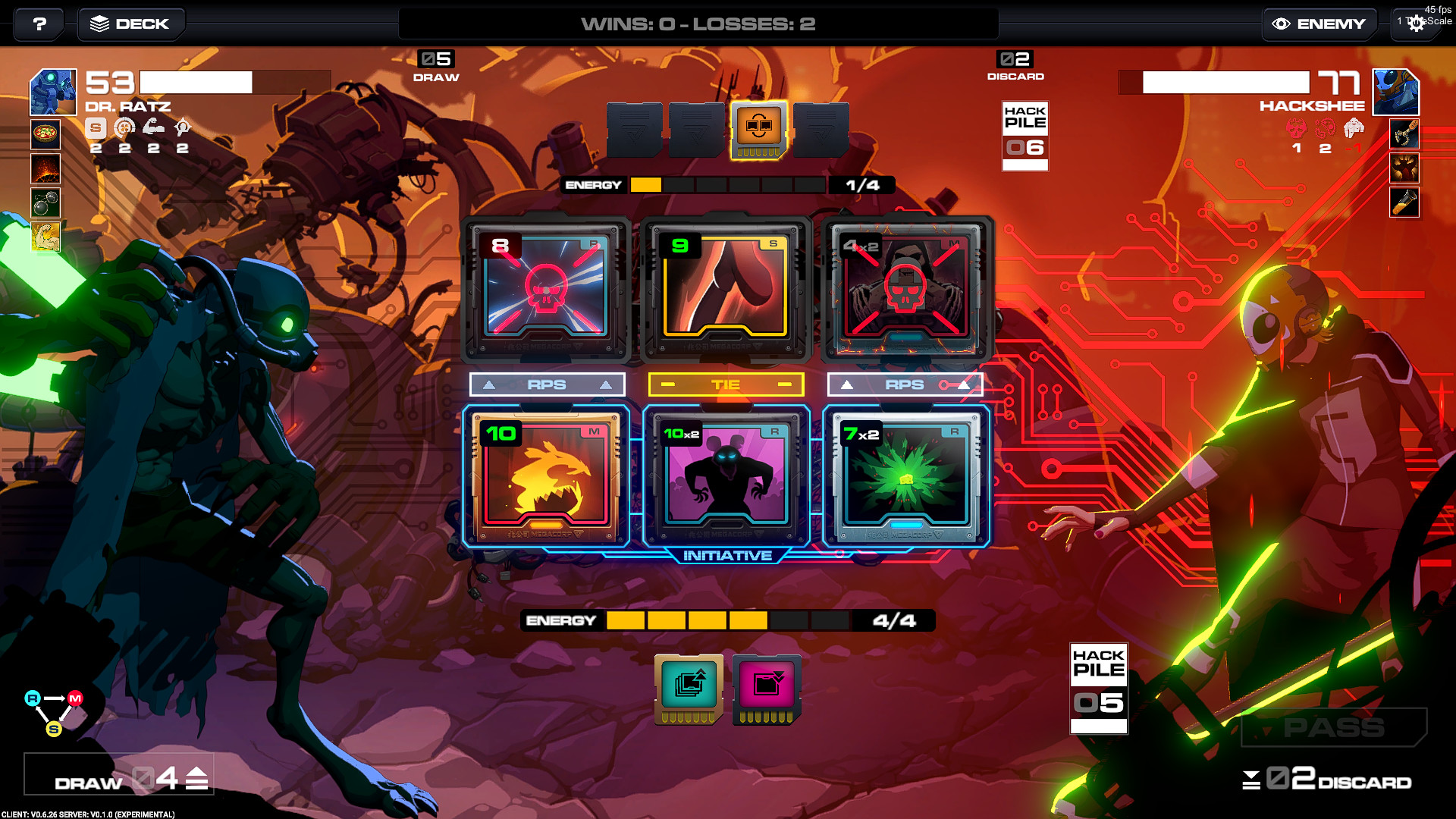
Task: Toggle the highlighted orange card slot above energy
Action: 758,129
